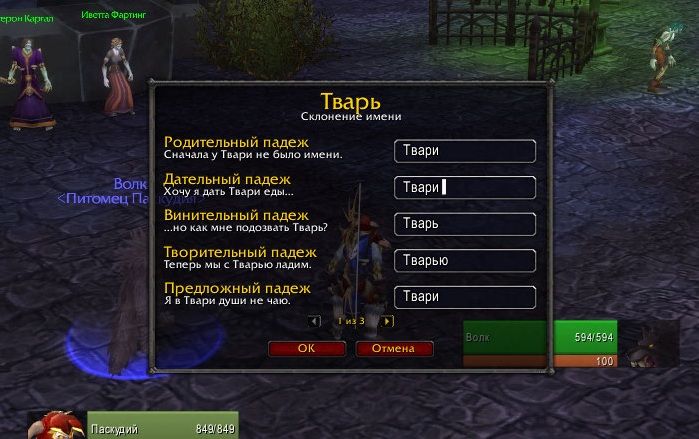
Task: Edit the Творительный падеж name field
Action: click(x=465, y=261)
